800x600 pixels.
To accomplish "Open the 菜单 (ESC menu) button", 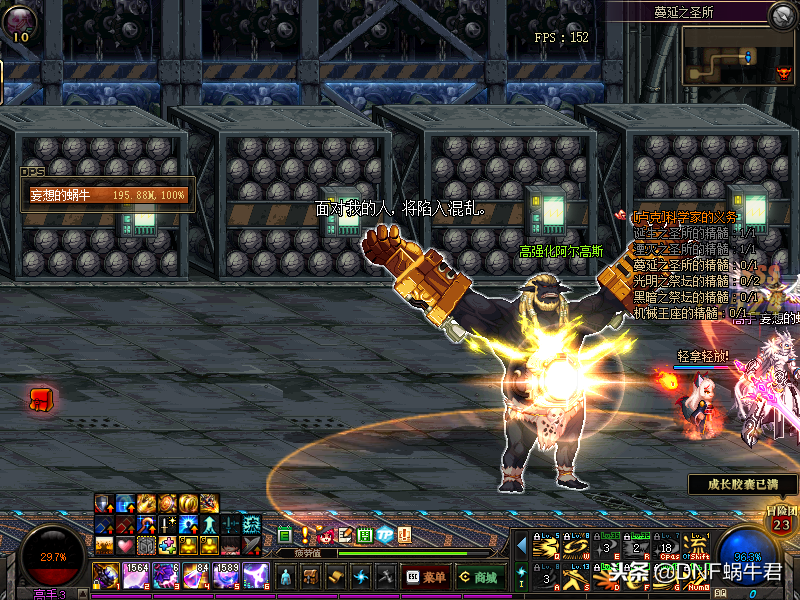I will coord(426,577).
